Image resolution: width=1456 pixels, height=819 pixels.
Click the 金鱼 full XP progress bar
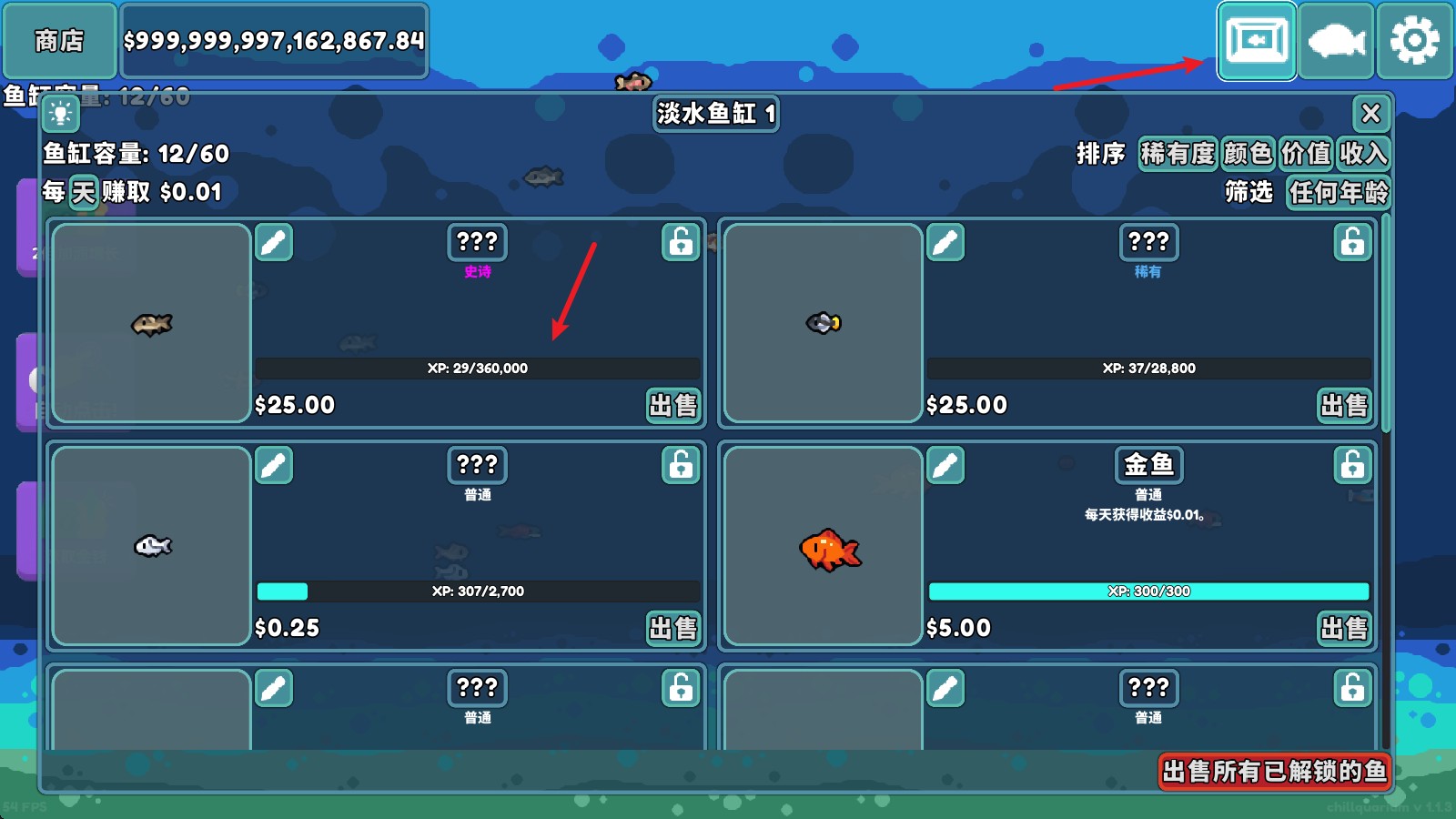click(x=1148, y=591)
